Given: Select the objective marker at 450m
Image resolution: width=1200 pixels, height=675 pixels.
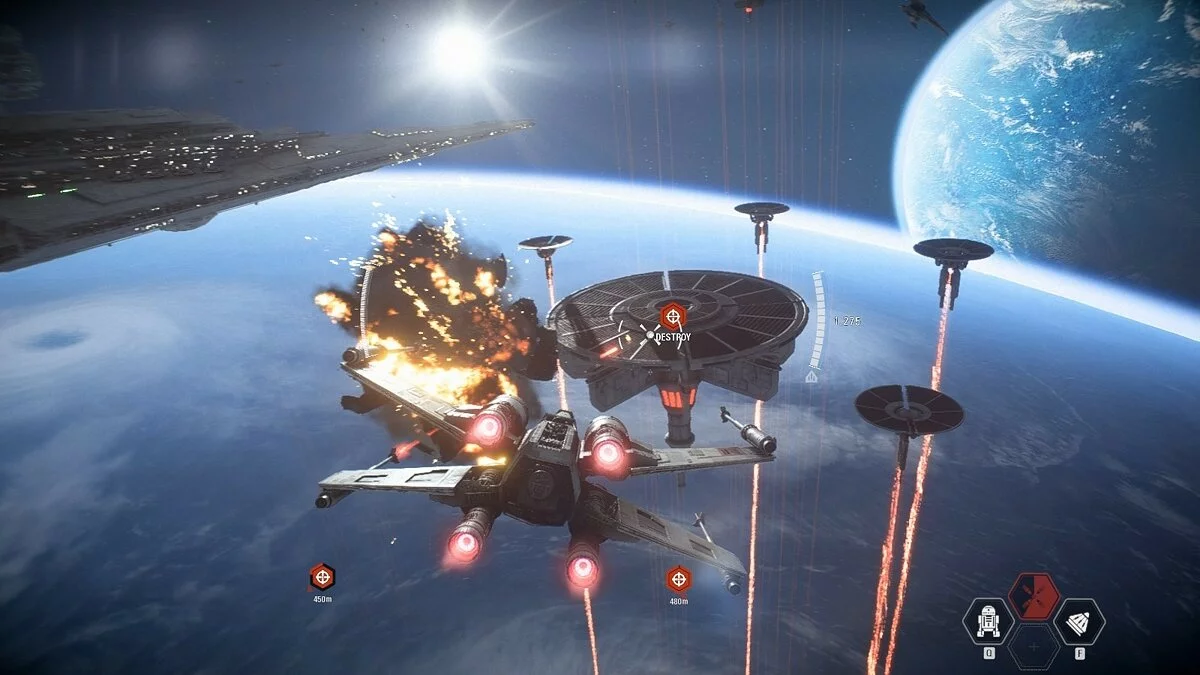Looking at the screenshot, I should 322,576.
